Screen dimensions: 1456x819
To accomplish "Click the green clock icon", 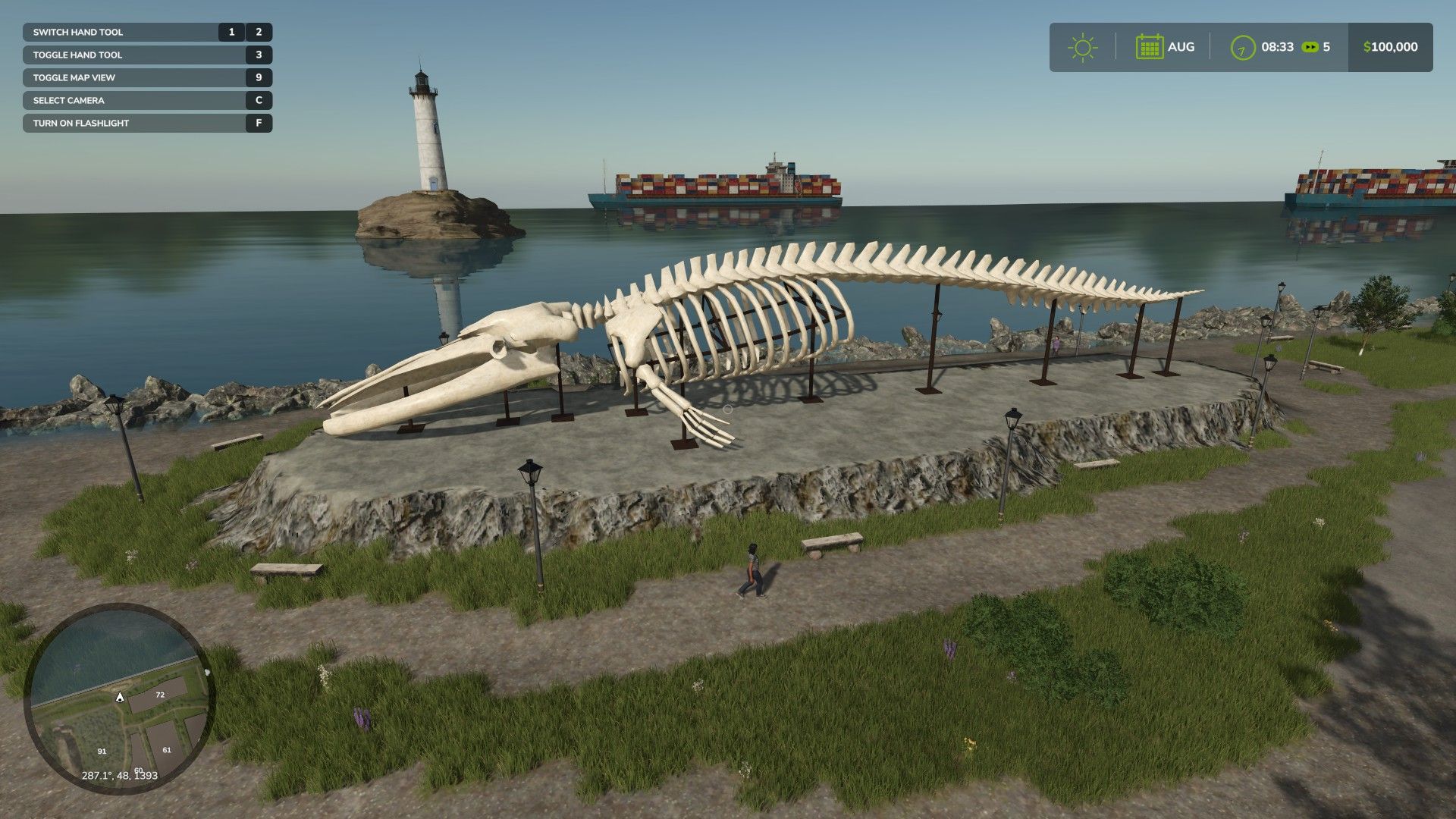I will (x=1242, y=48).
